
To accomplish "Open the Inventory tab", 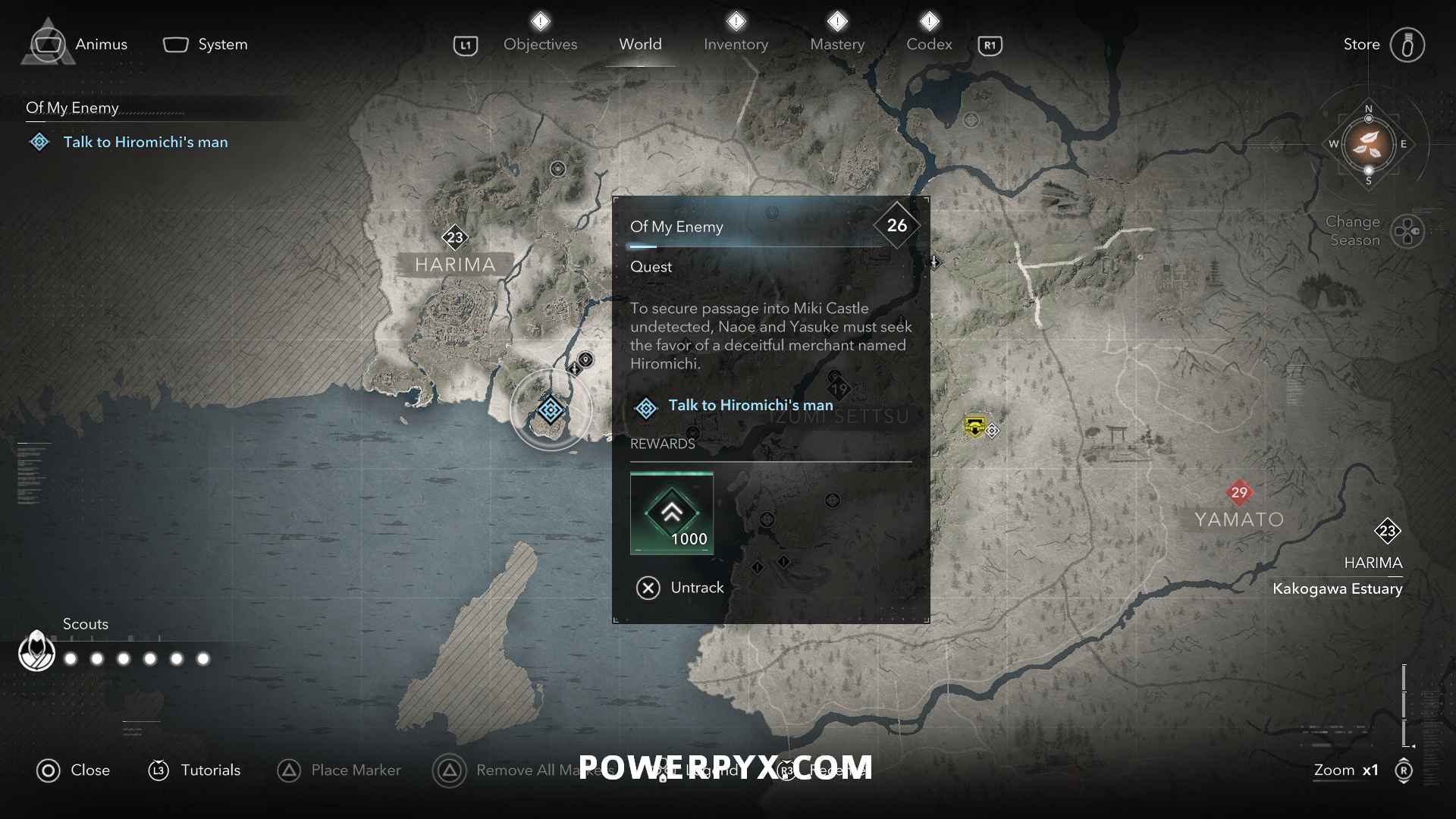I will pyautogui.click(x=736, y=44).
